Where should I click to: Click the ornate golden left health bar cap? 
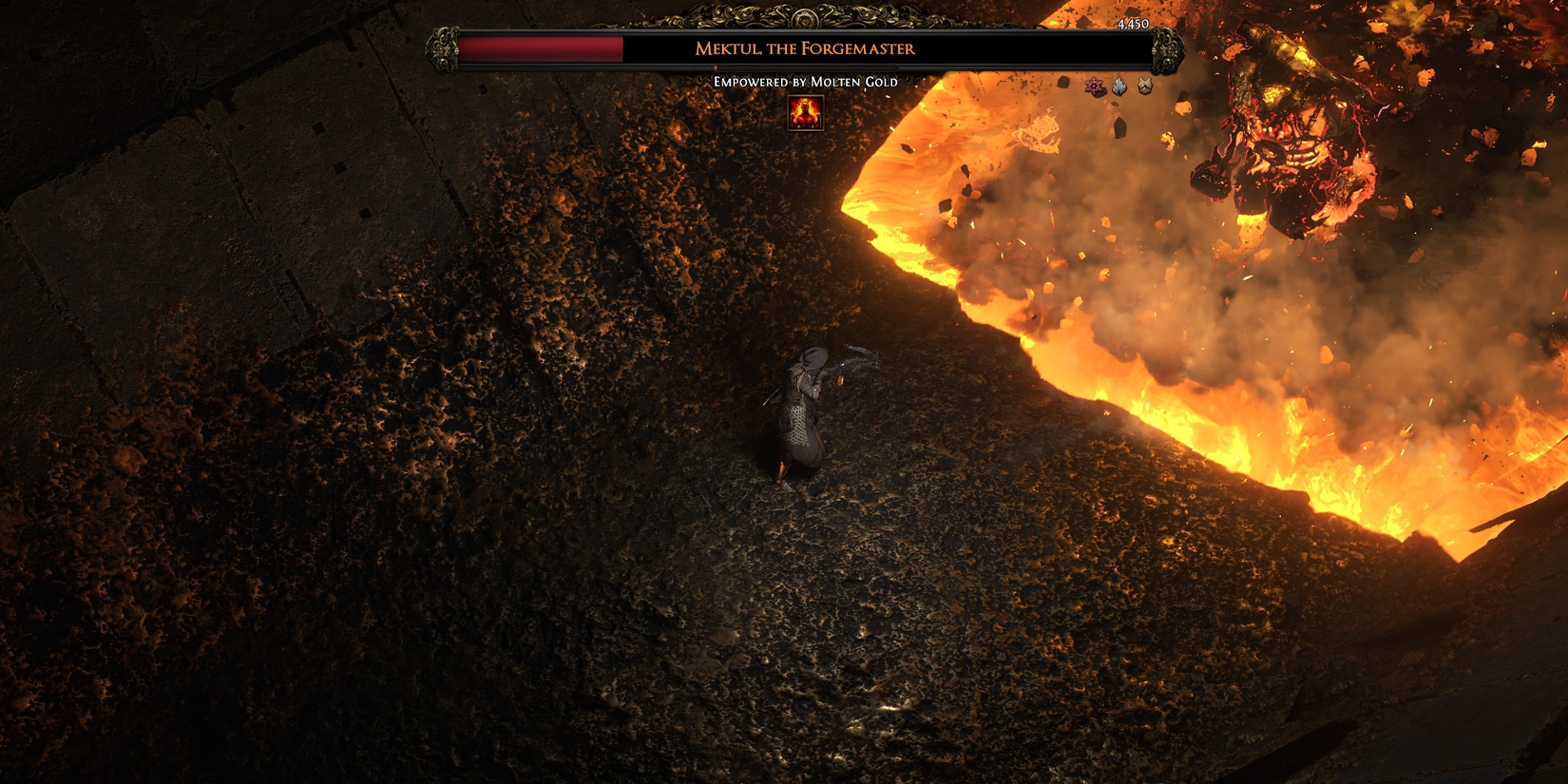click(444, 50)
